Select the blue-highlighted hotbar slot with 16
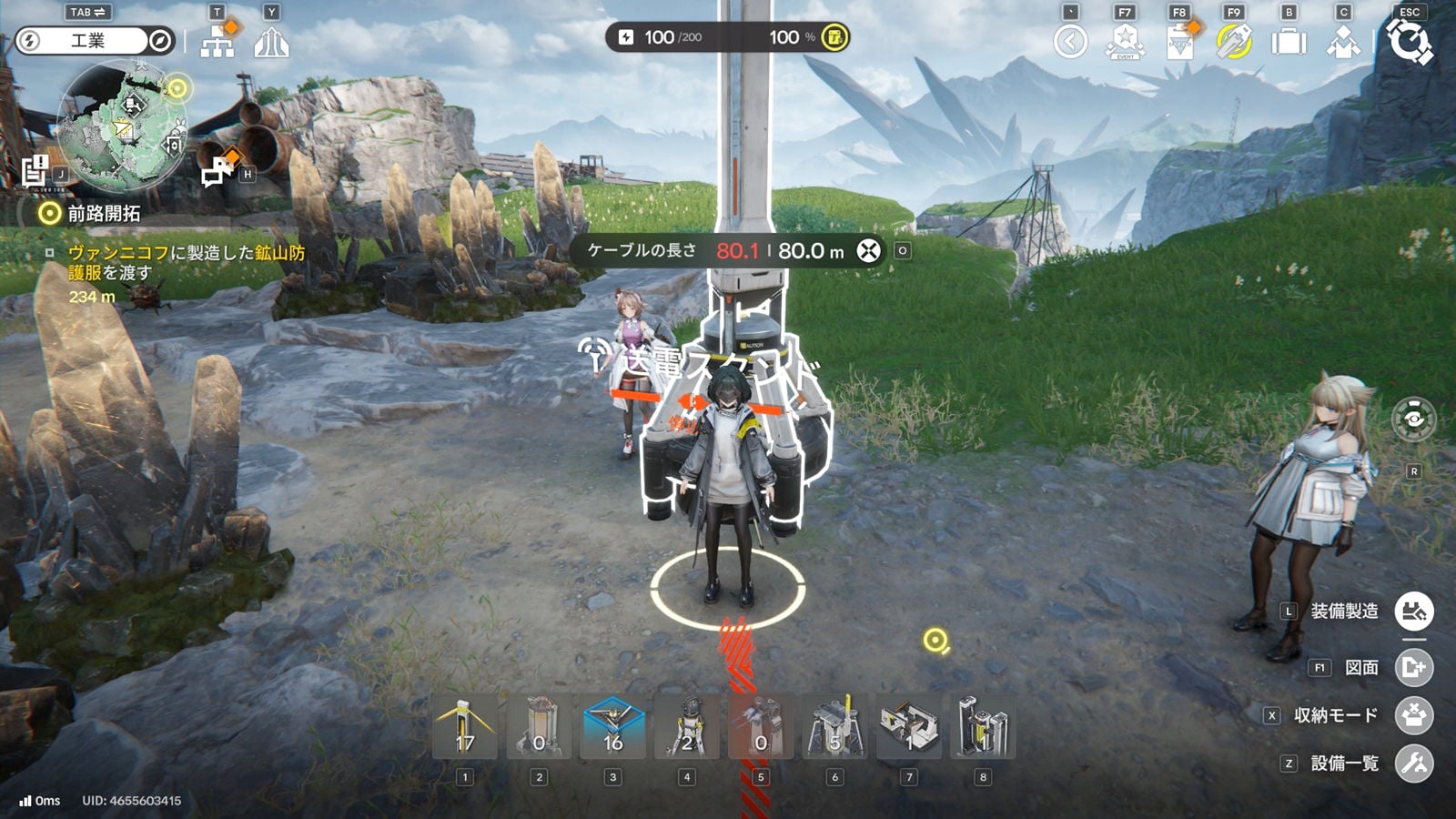 pyautogui.click(x=612, y=726)
